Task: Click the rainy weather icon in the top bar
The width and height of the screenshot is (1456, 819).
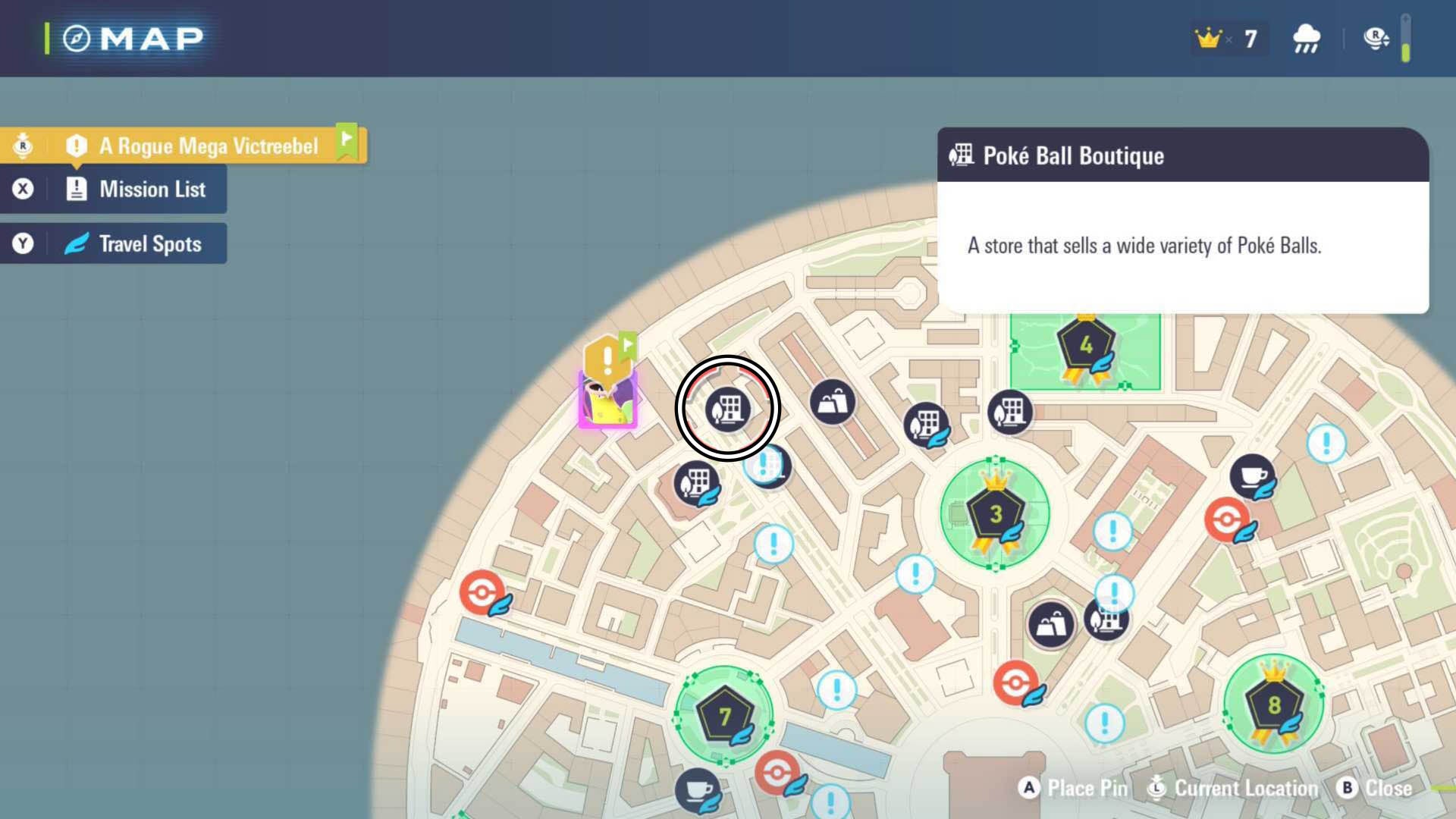Action: click(x=1305, y=38)
